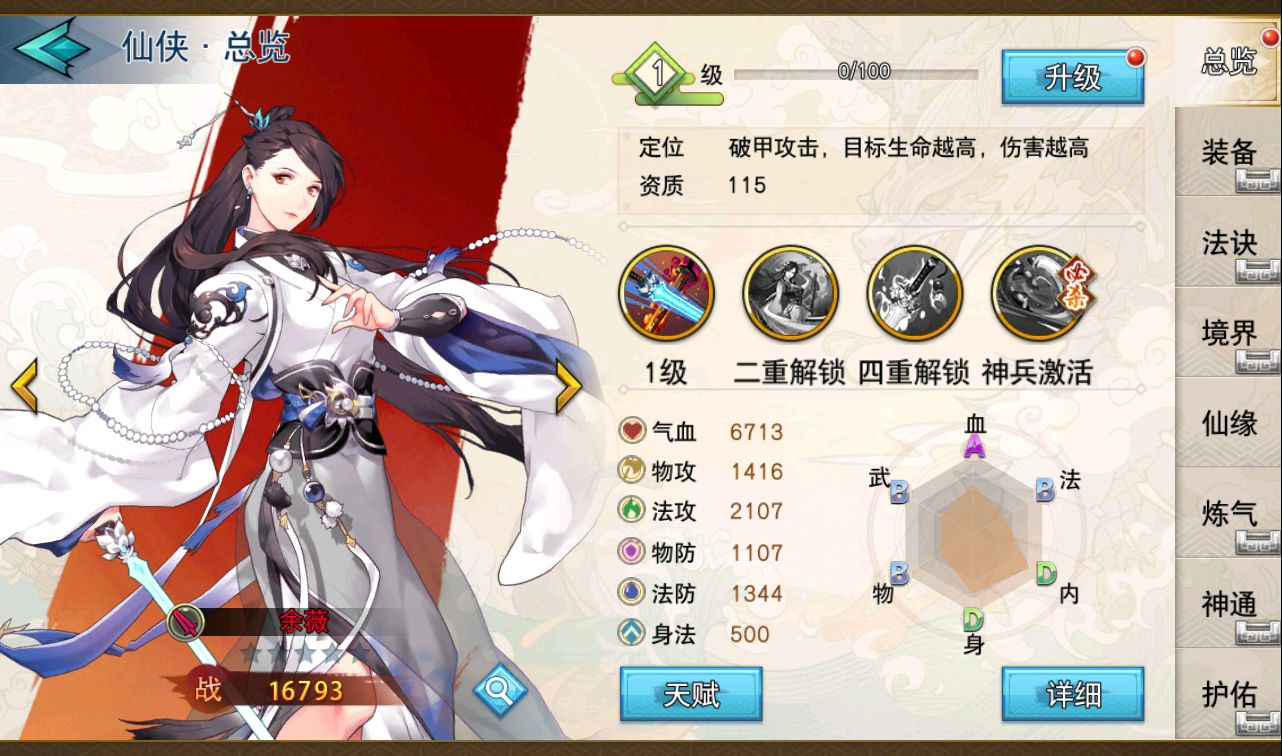Switch to the 总览 overview tab

pyautogui.click(x=1228, y=62)
